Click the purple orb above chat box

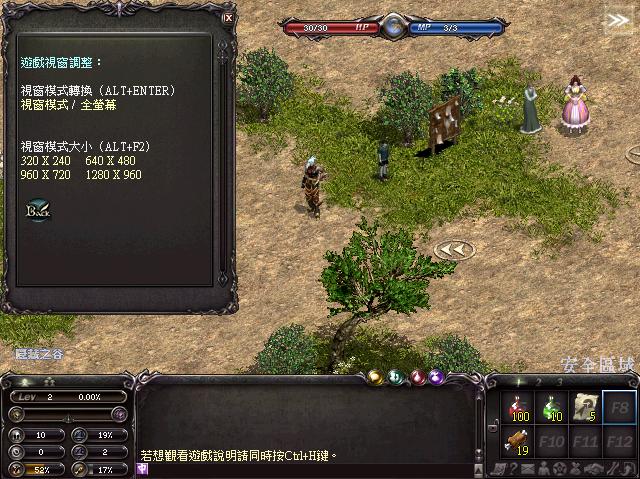pyautogui.click(x=438, y=377)
